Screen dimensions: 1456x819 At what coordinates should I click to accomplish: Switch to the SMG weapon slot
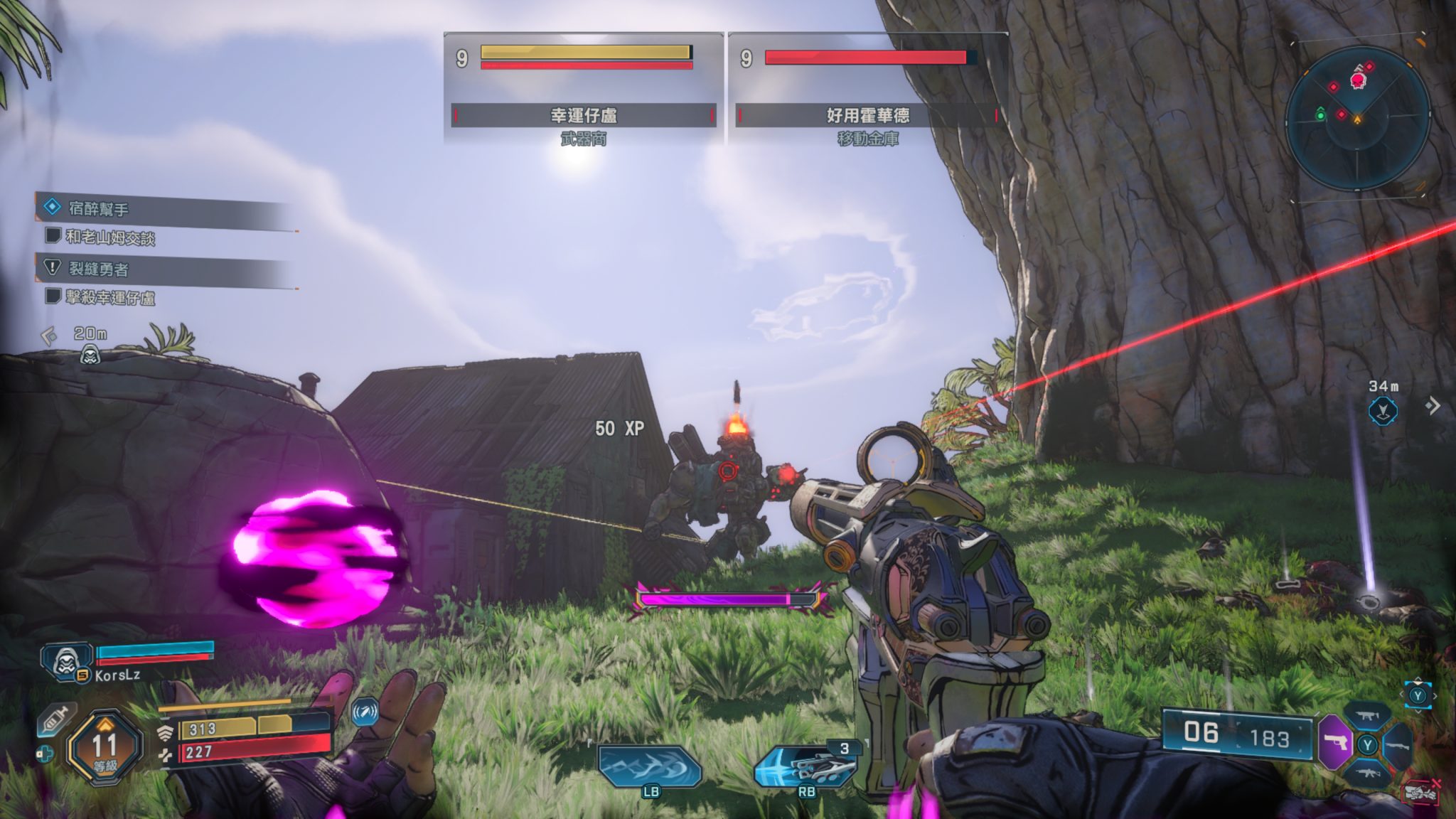point(1368,717)
